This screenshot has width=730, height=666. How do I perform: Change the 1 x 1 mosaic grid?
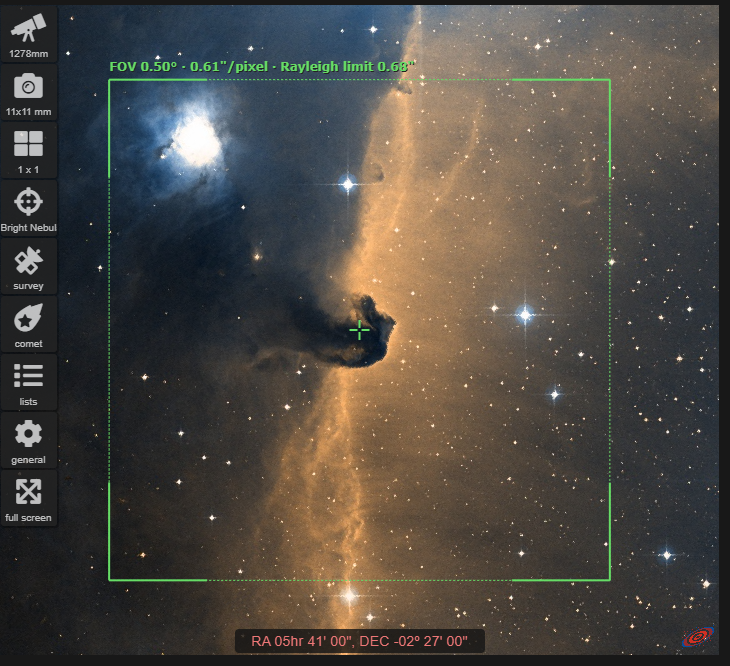point(29,150)
